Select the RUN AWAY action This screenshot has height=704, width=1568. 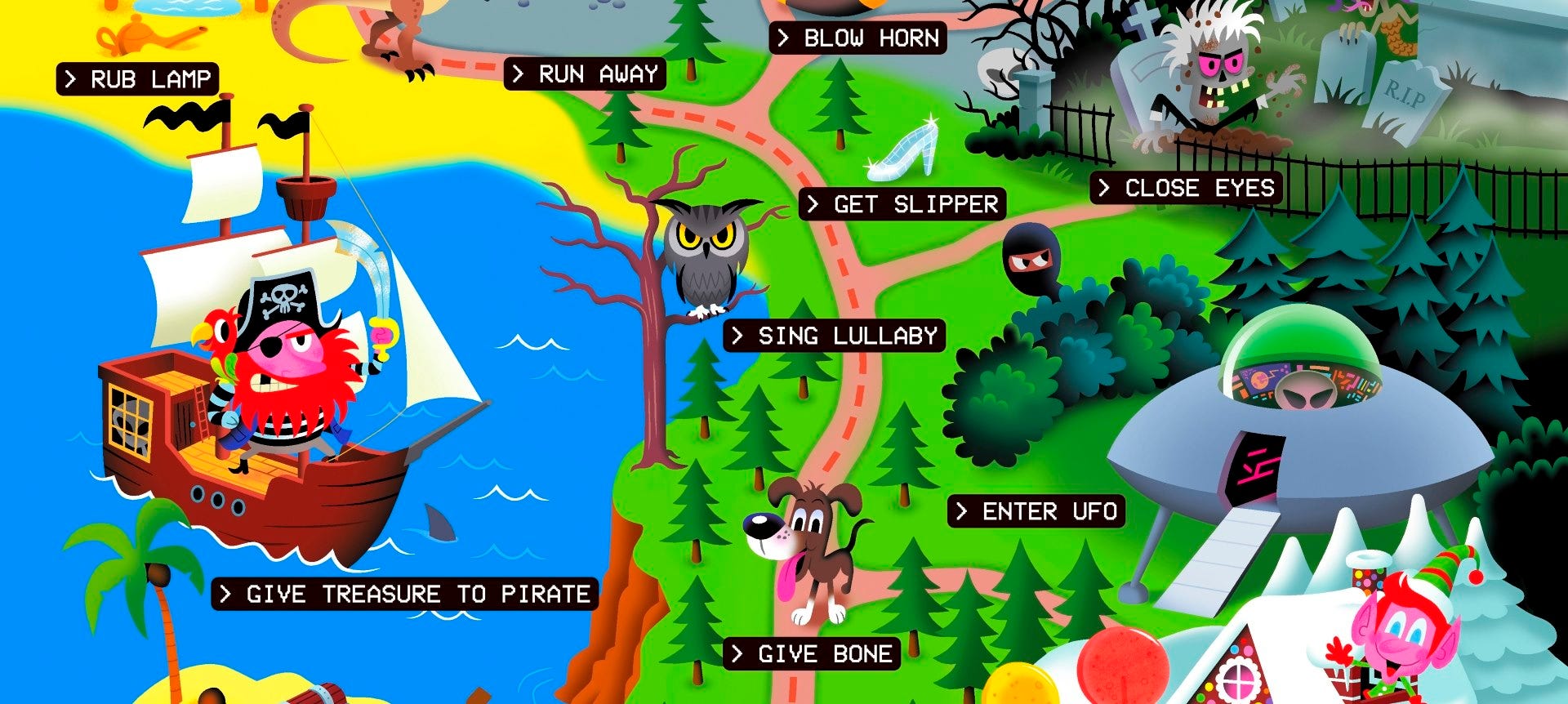tap(585, 74)
